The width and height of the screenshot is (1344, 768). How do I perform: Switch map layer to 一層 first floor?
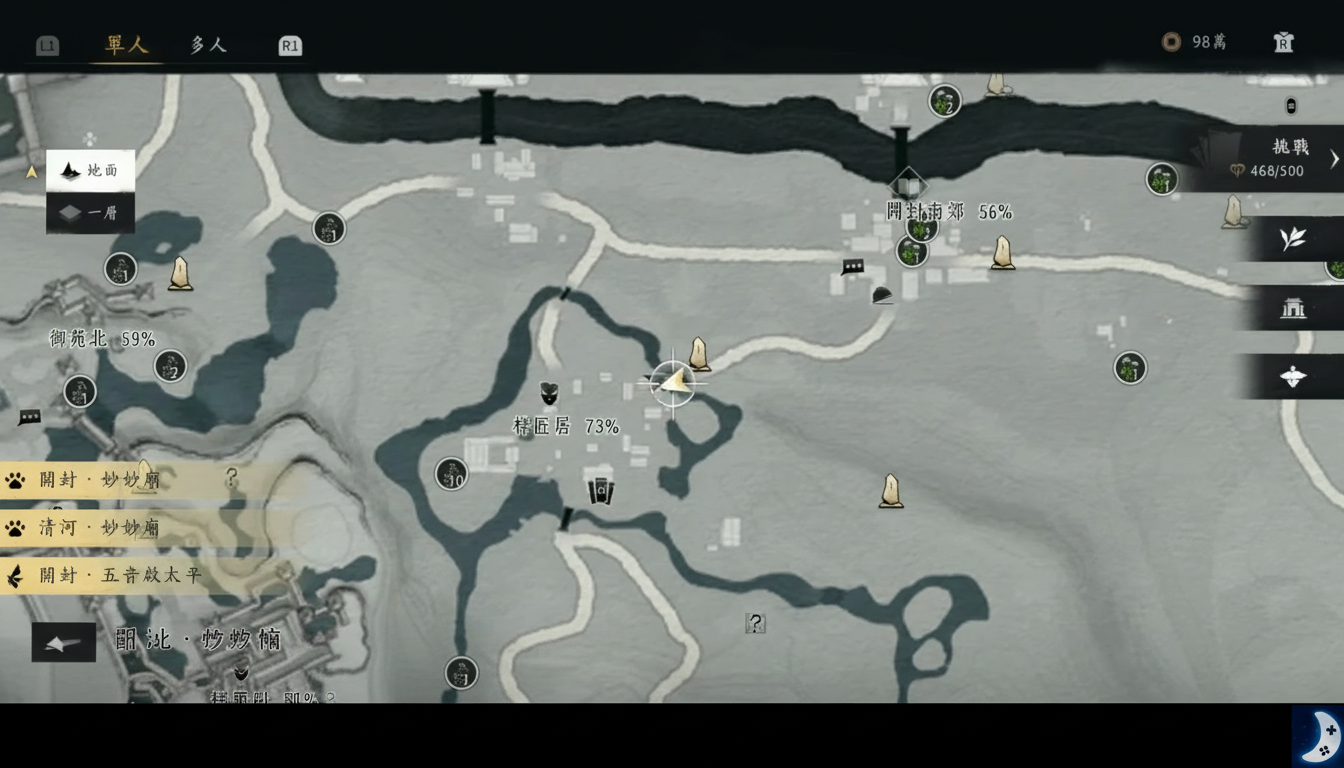(89, 213)
